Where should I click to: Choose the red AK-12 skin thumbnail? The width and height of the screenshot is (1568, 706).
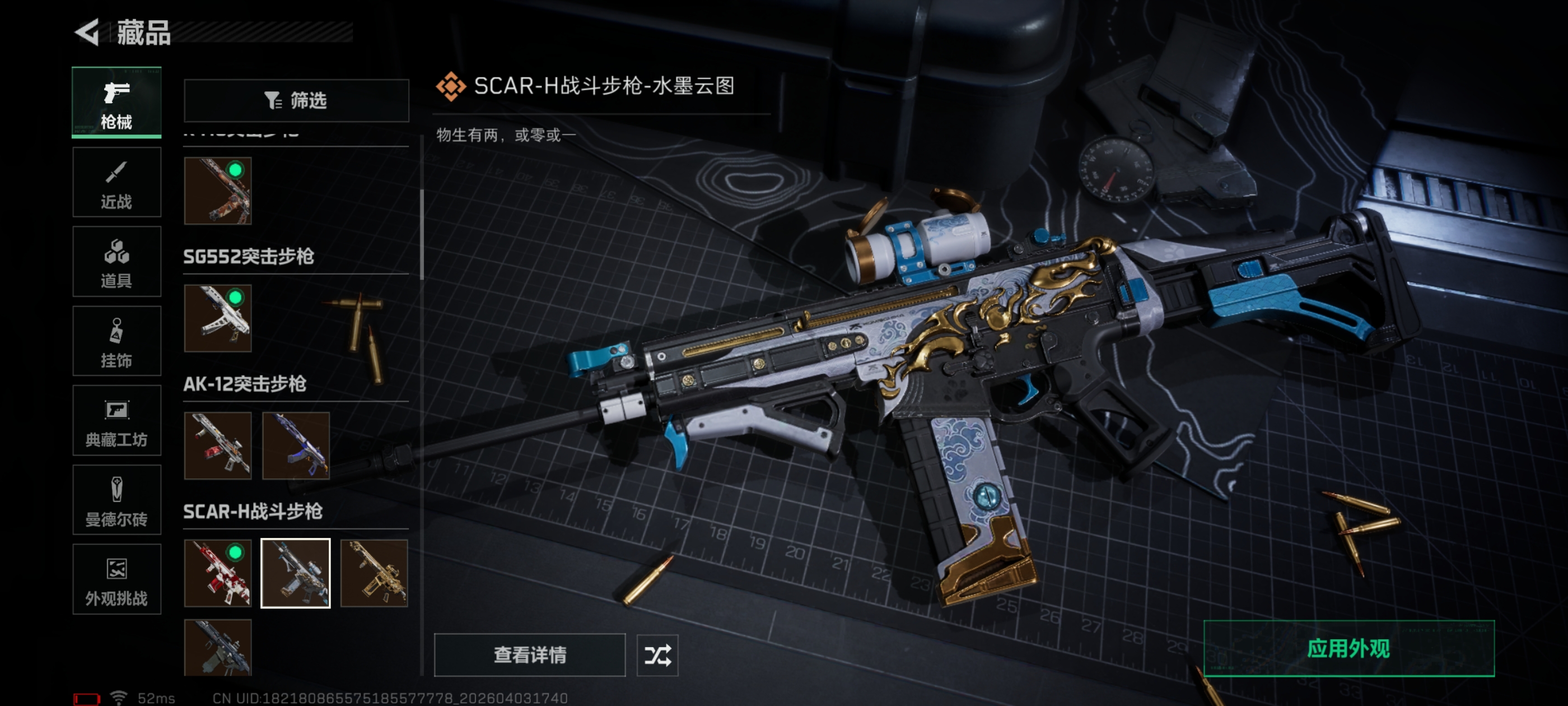(217, 445)
